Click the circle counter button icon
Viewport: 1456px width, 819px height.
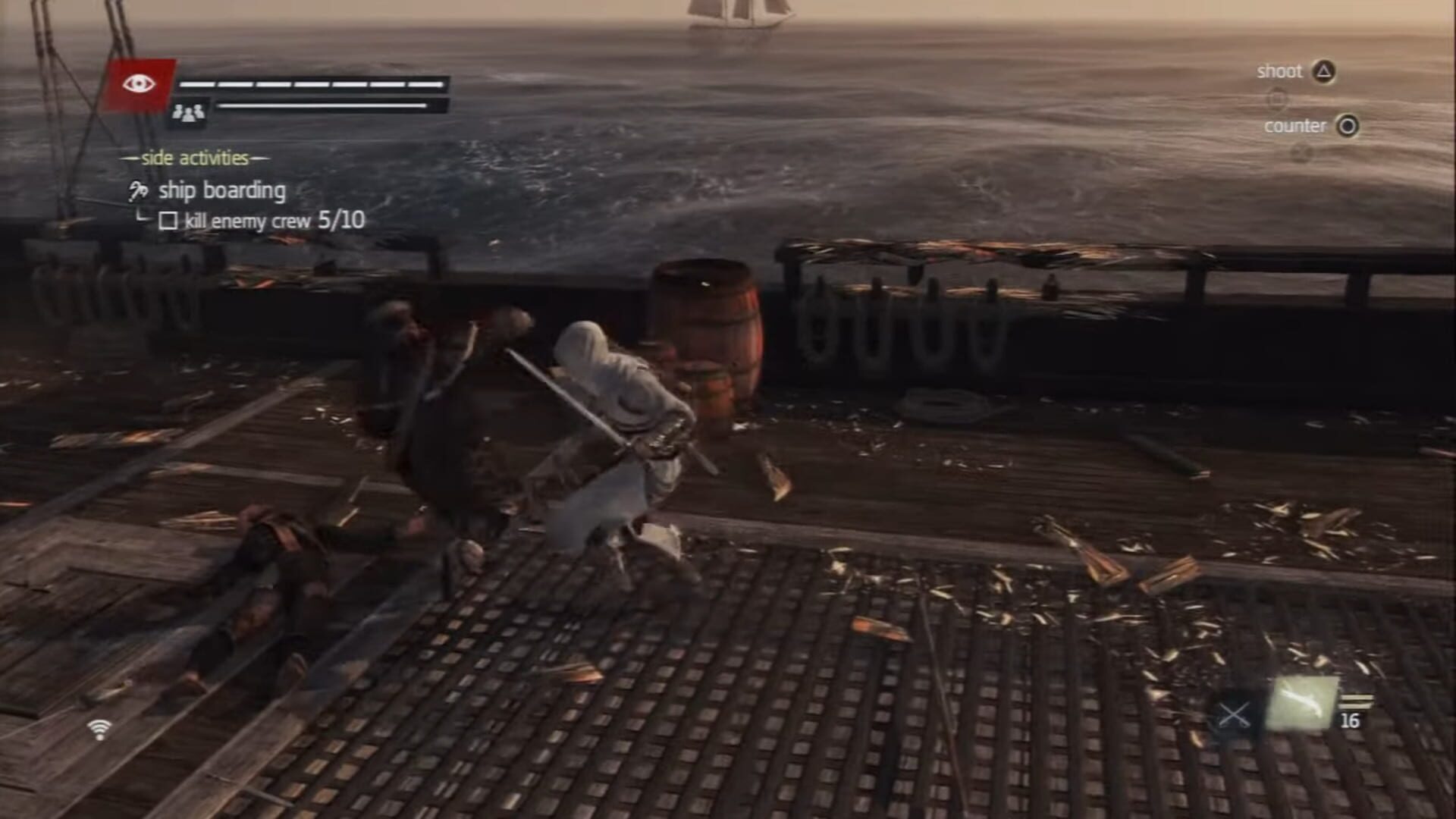pos(1348,127)
